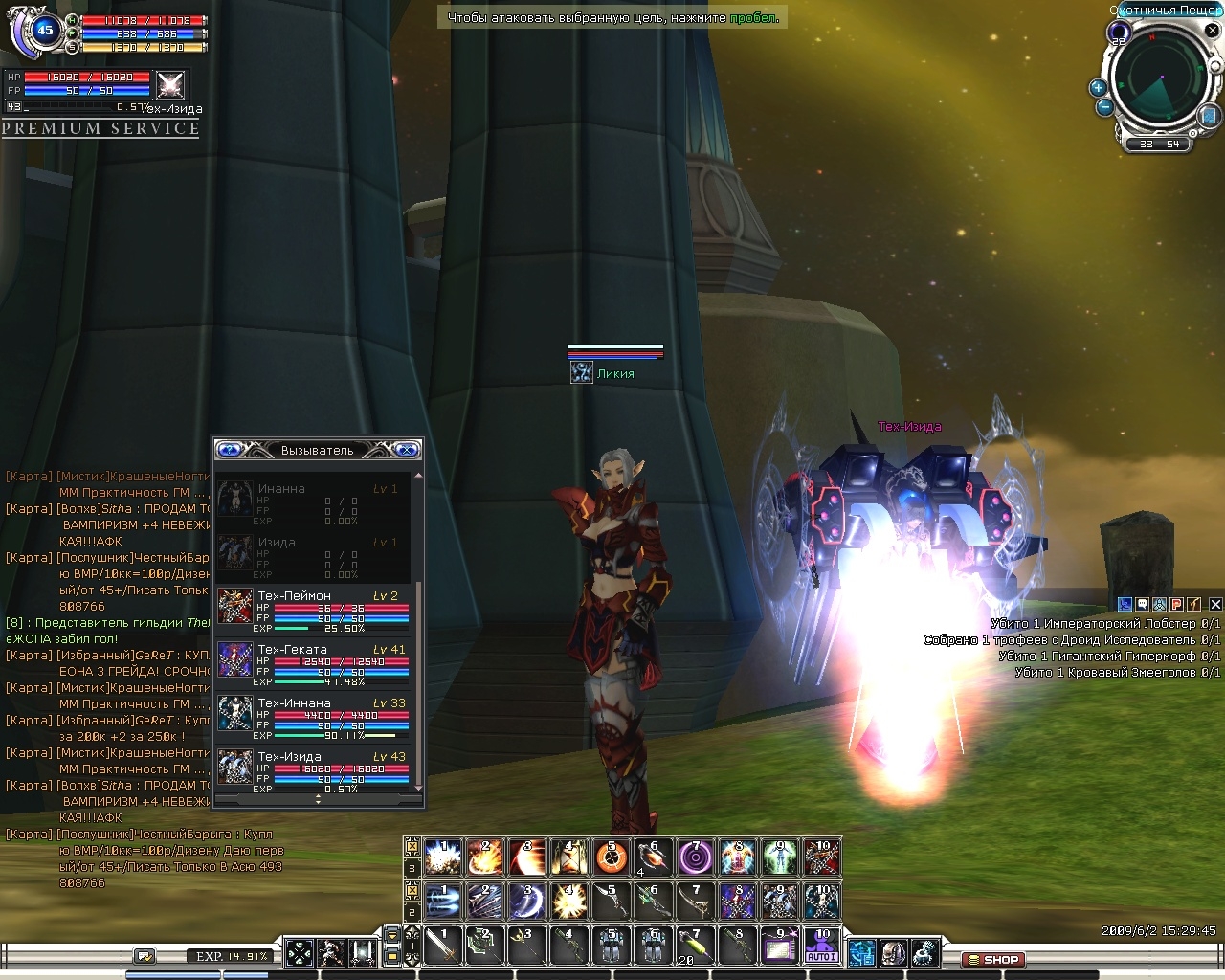Image resolution: width=1225 pixels, height=980 pixels.
Task: Close the quest tracker panel
Action: pyautogui.click(x=1215, y=604)
